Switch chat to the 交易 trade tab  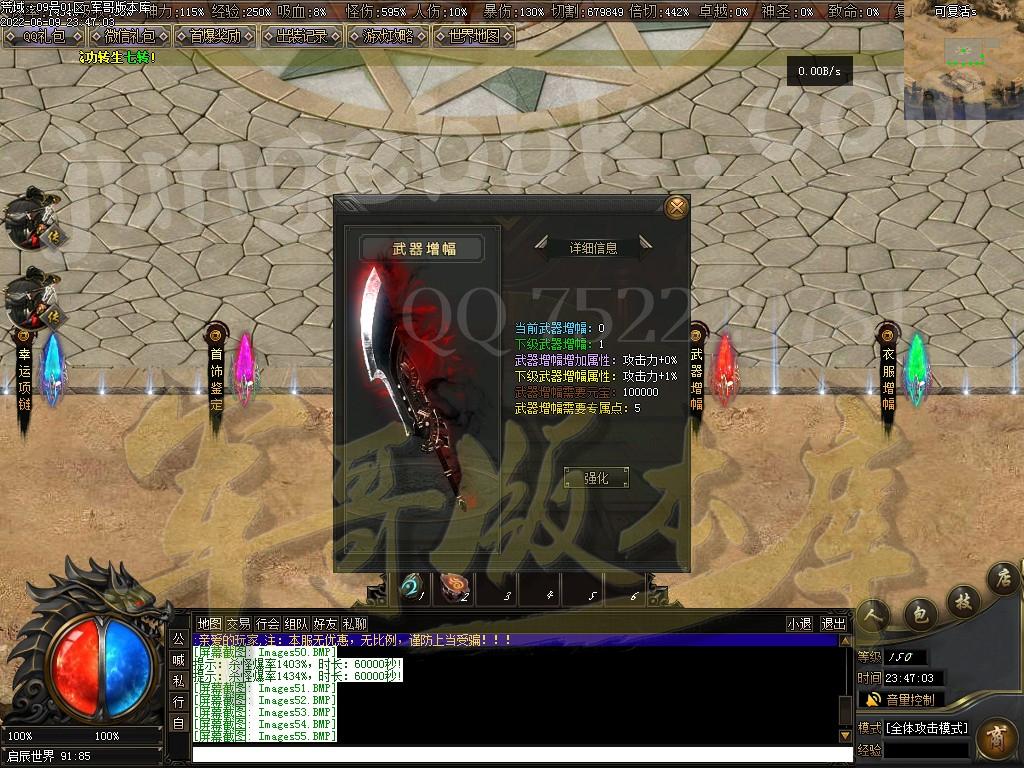tap(238, 623)
